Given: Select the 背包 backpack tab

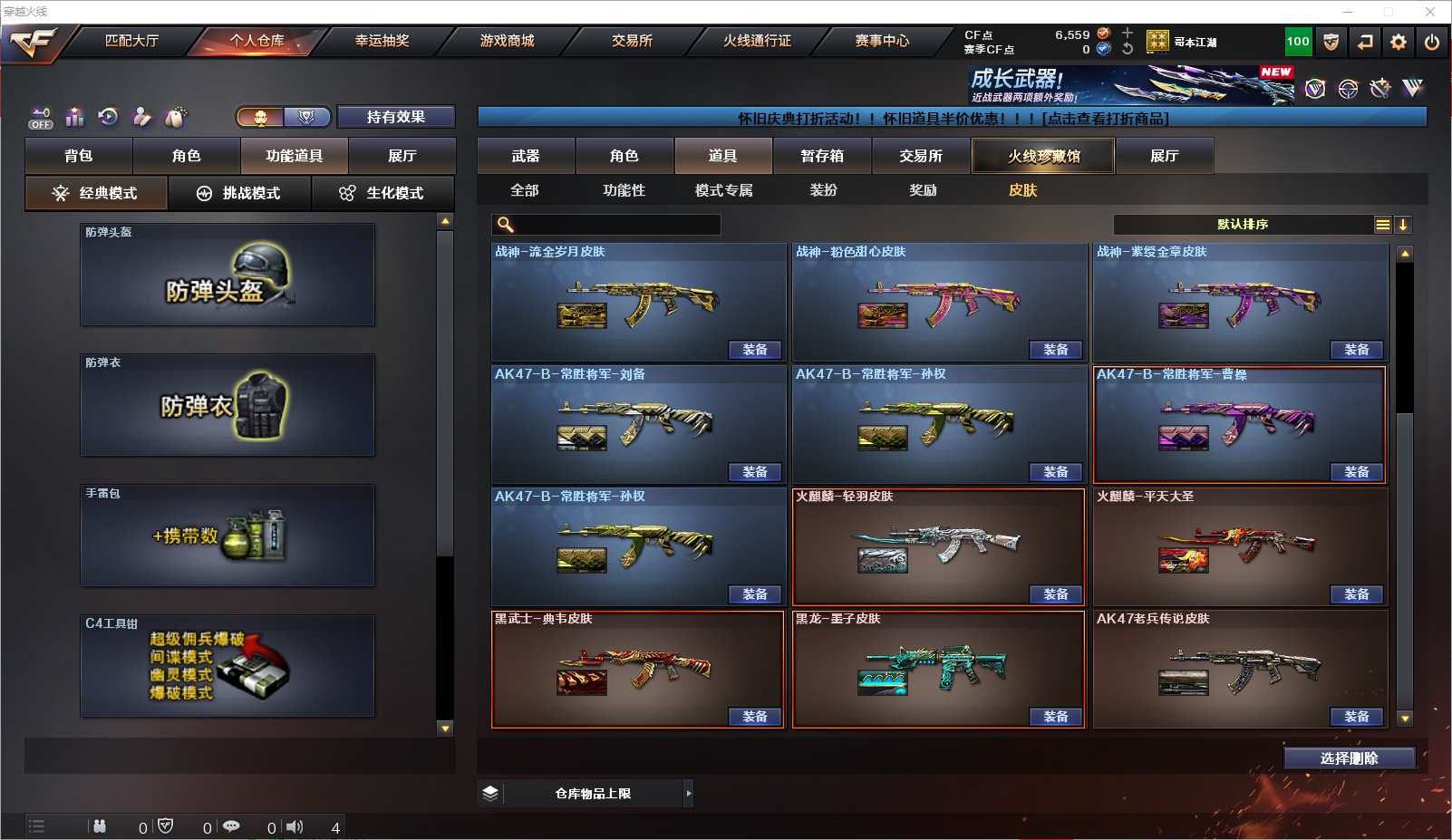Looking at the screenshot, I should 79,156.
